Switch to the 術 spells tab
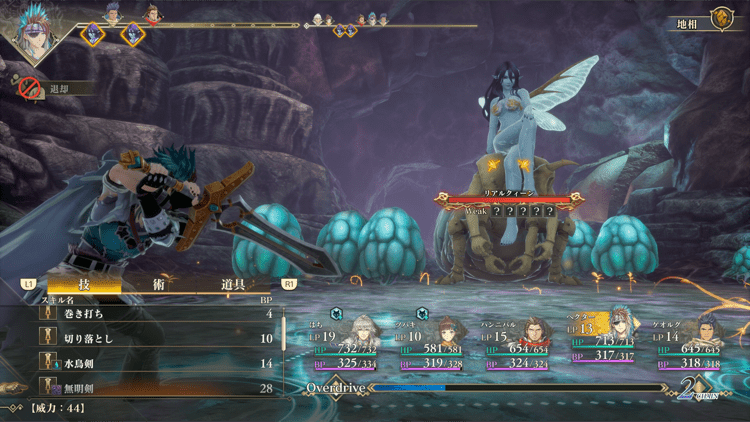The width and height of the screenshot is (750, 422). coord(158,284)
